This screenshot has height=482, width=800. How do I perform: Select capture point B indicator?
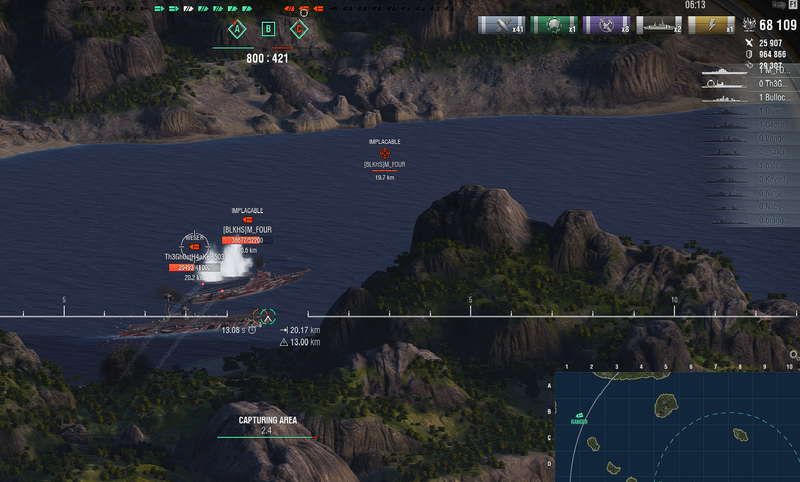(268, 29)
